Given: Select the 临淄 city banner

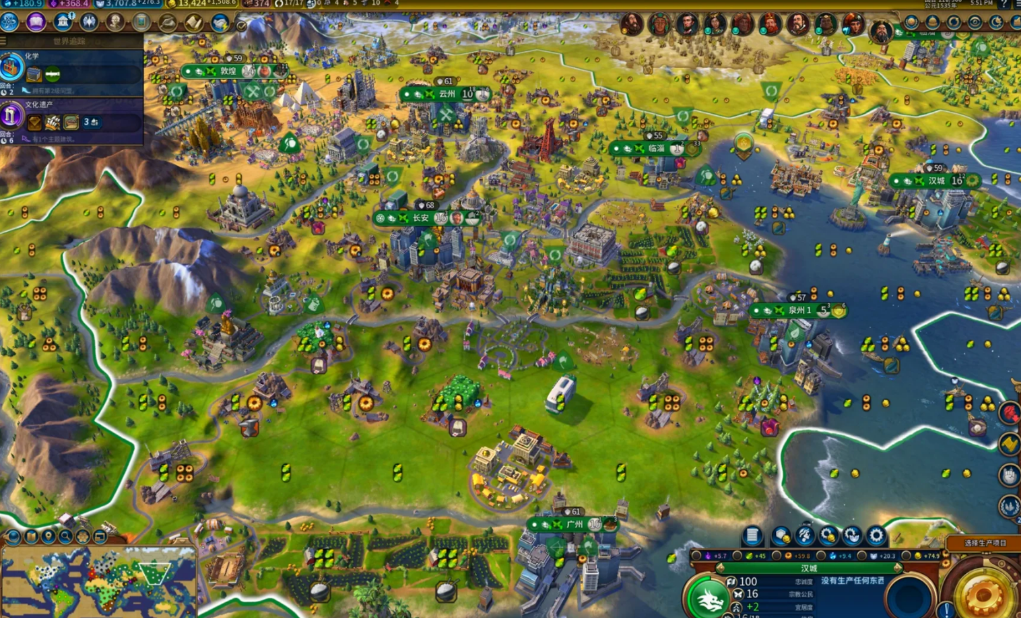Looking at the screenshot, I should click(655, 148).
